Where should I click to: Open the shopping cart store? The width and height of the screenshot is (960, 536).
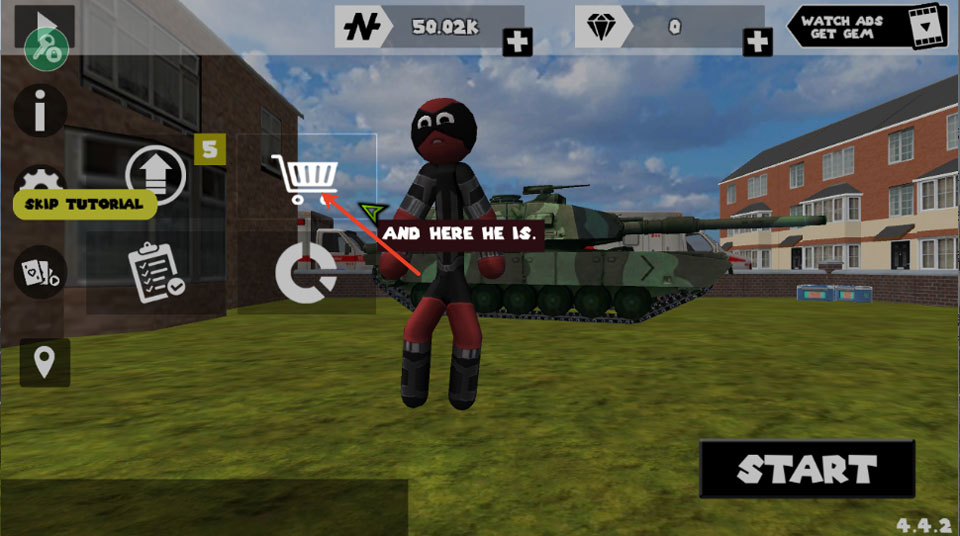tap(308, 180)
